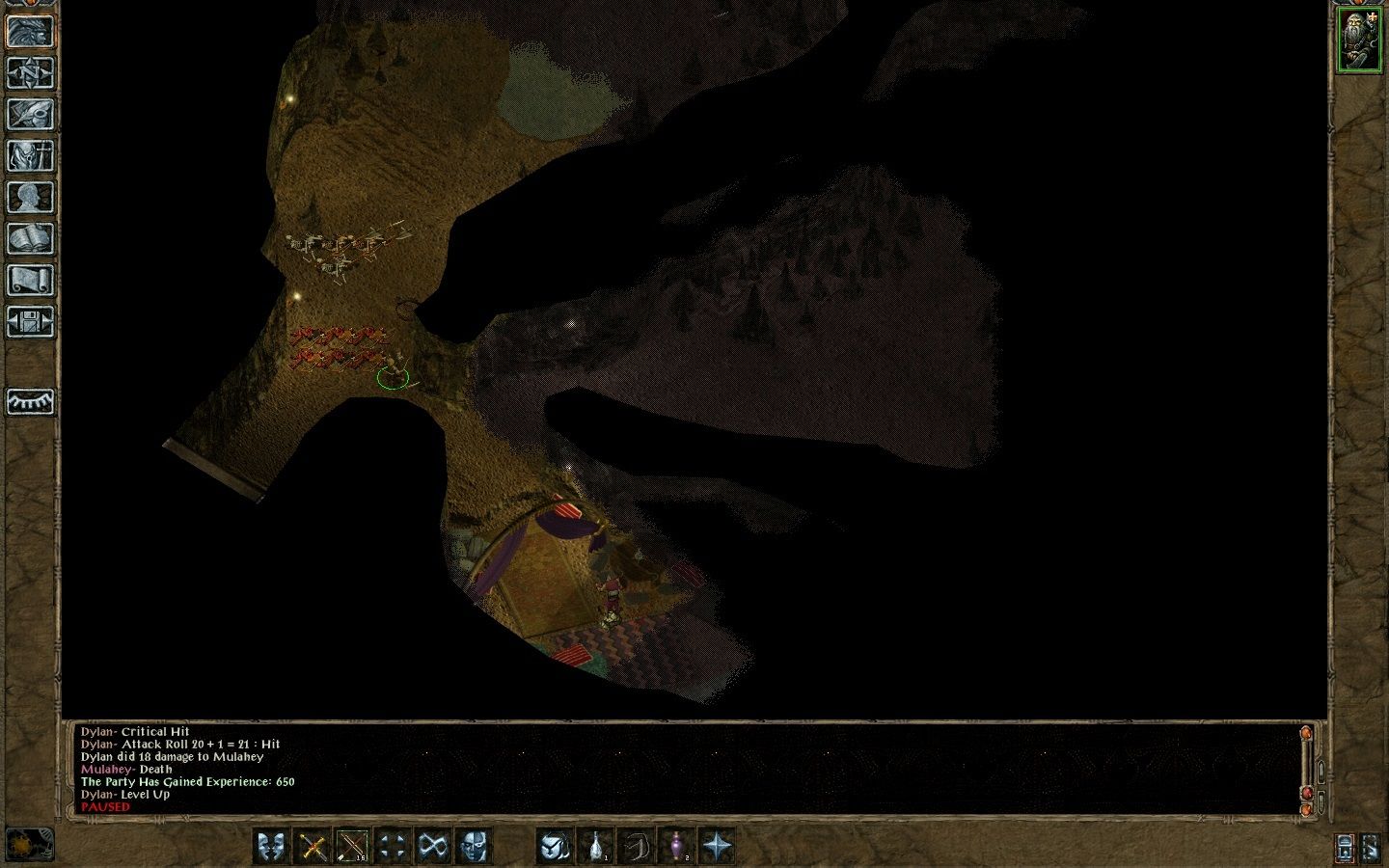Open the priest spell scroll
This screenshot has width=1389, height=868.
click(x=30, y=278)
